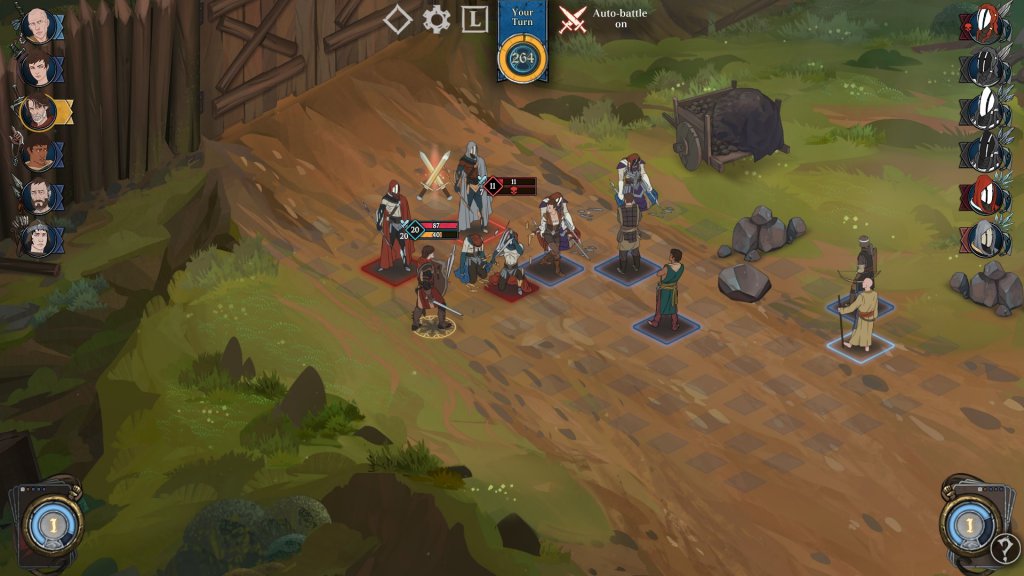Open the help question mark button

pos(1004,549)
